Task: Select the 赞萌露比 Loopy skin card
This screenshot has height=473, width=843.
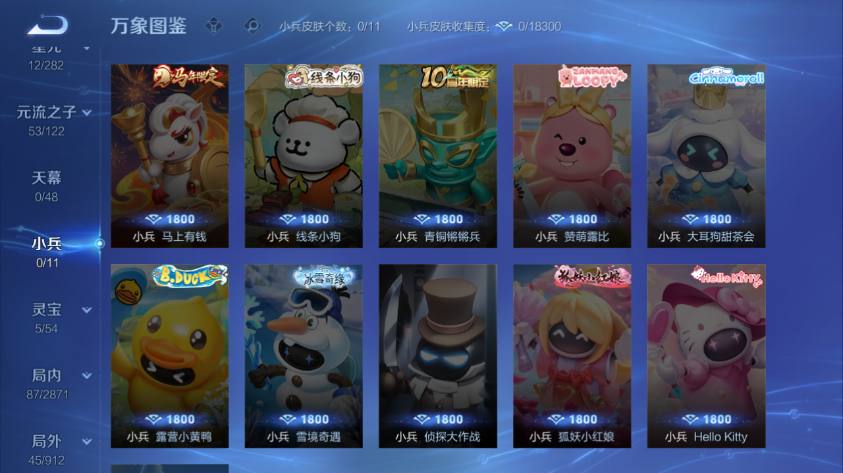Action: (x=572, y=155)
